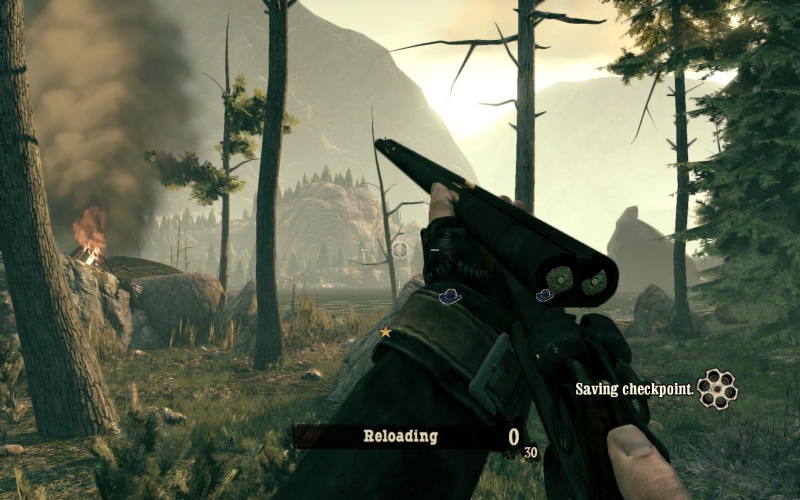Viewport: 800px width, 500px height.
Task: Click the gold star objective marker
Action: coord(385,331)
